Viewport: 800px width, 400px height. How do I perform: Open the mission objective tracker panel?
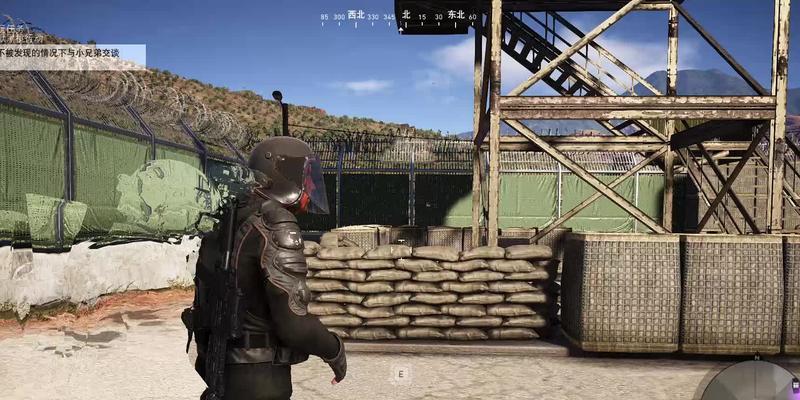pyautogui.click(x=72, y=50)
